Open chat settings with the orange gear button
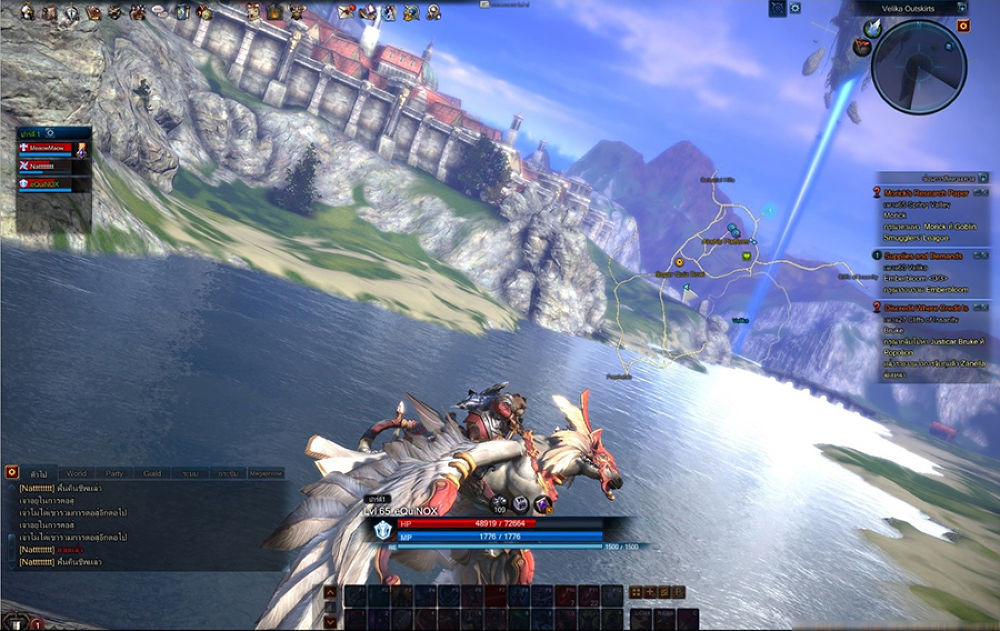The image size is (1000, 631). tap(12, 471)
